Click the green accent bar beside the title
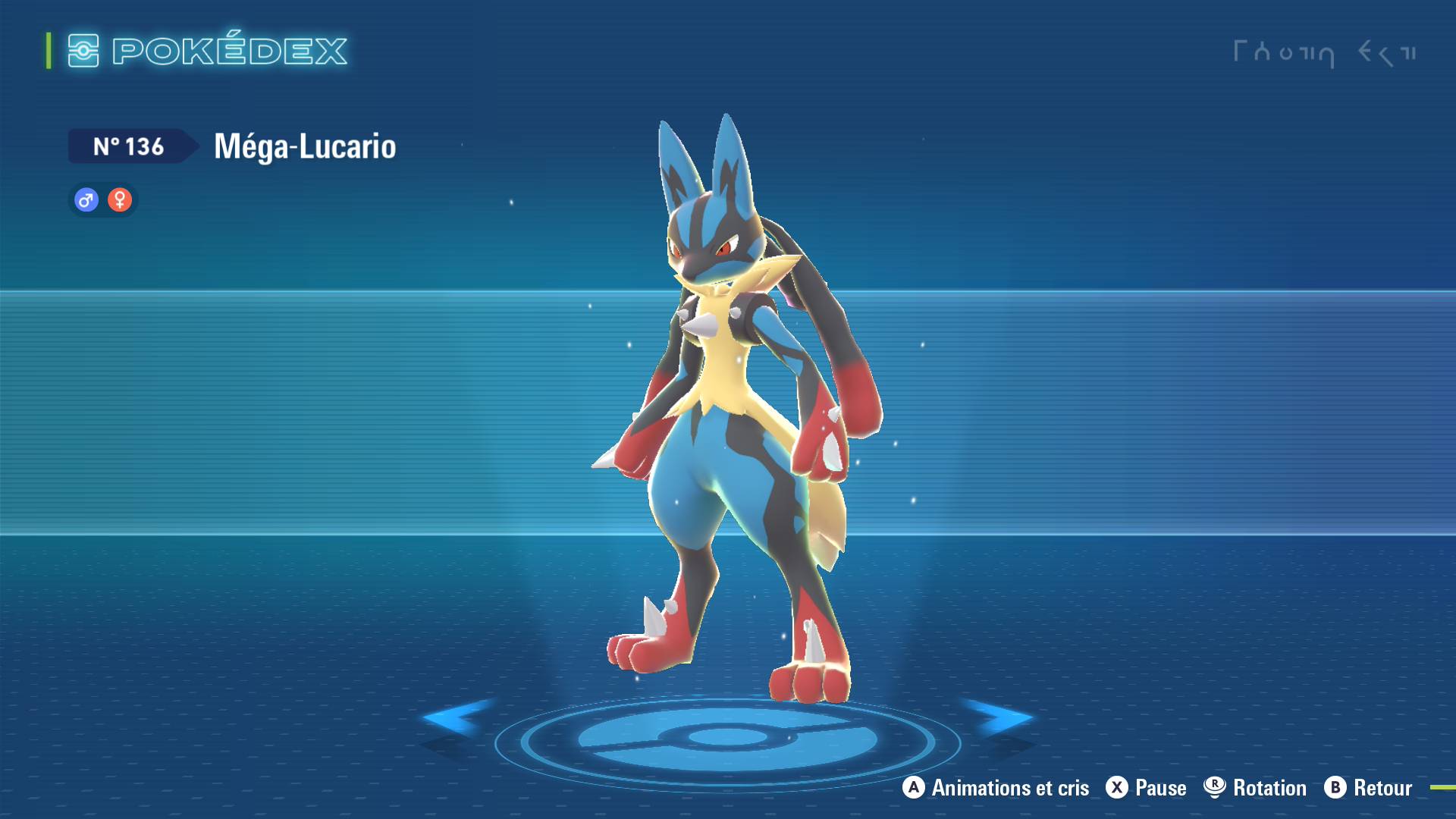Viewport: 1456px width, 819px height. pyautogui.click(x=48, y=51)
